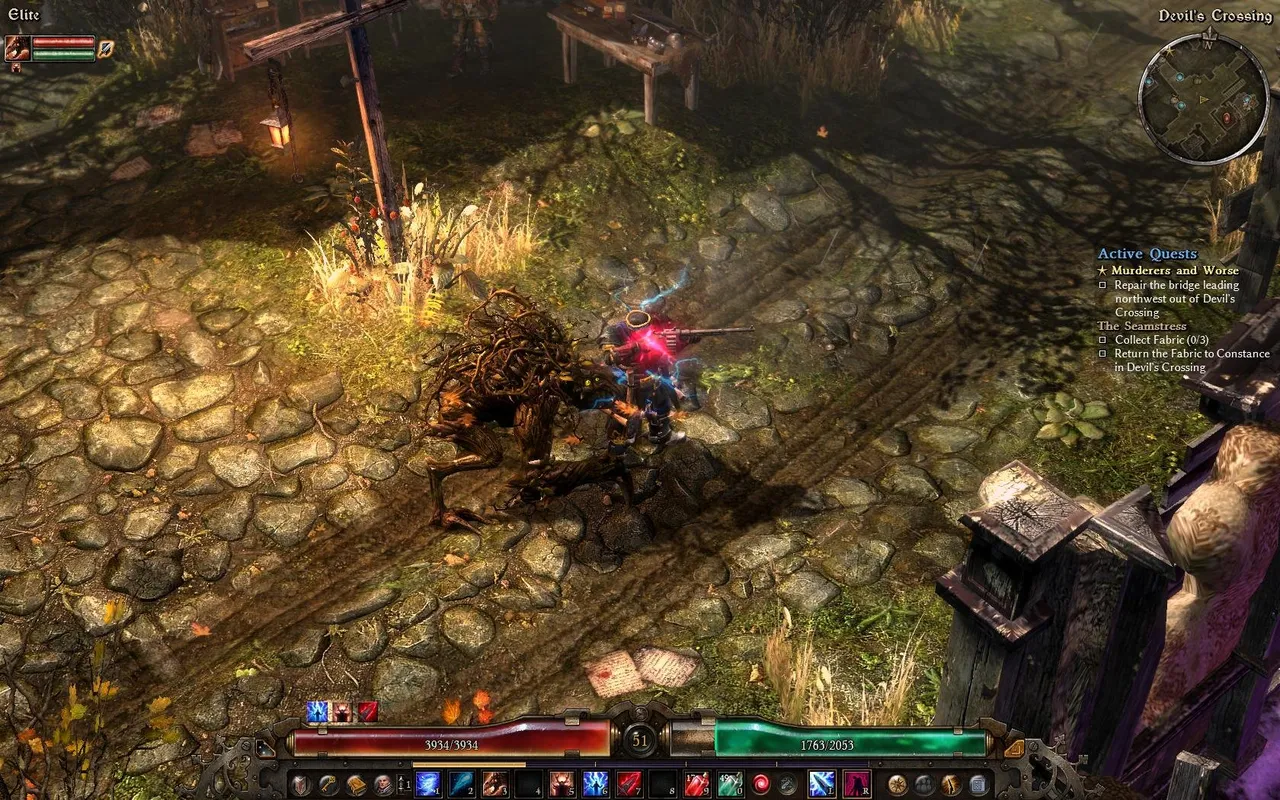Open the Devil's Crossing minimap
Image resolution: width=1280 pixels, height=800 pixels.
(x=1204, y=97)
